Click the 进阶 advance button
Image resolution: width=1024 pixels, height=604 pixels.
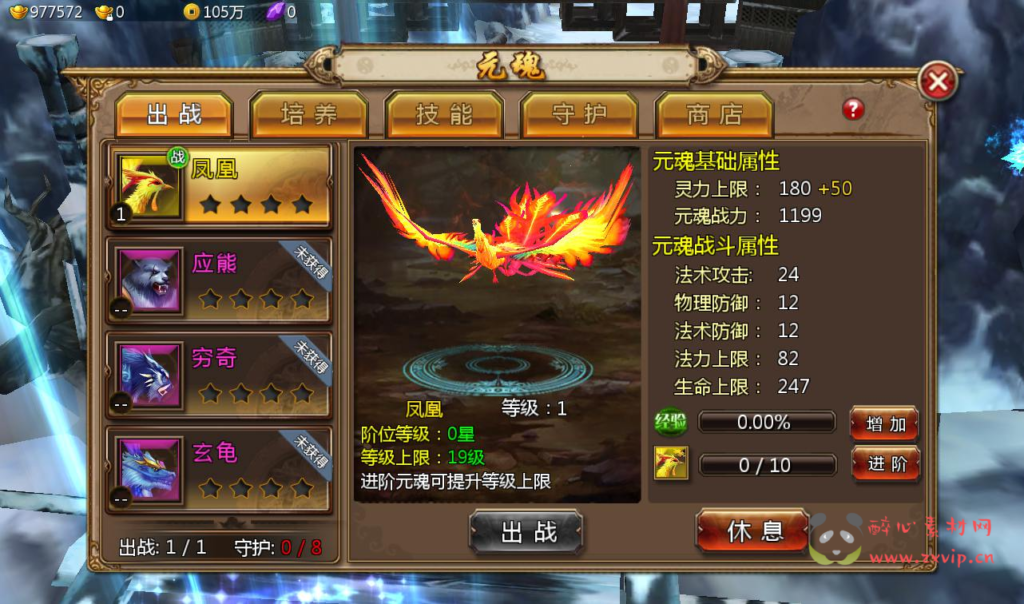coord(885,464)
